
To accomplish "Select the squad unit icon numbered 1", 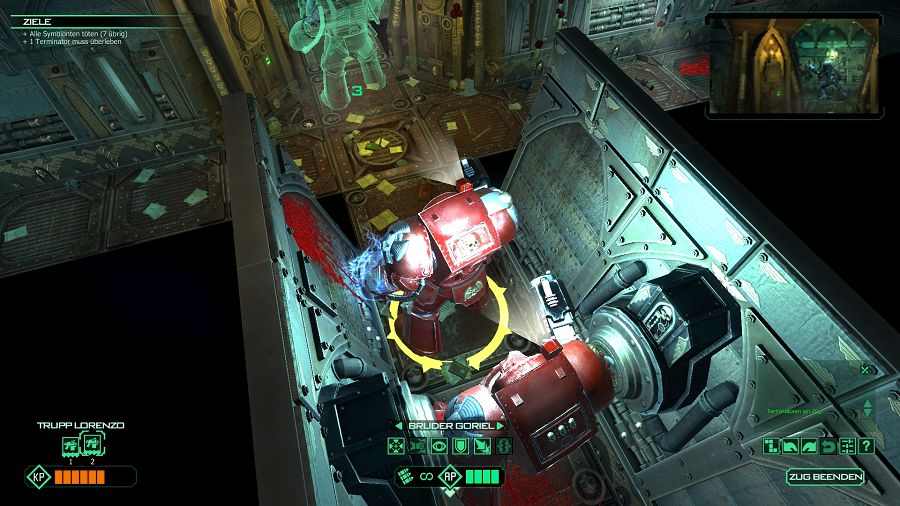I will click(71, 446).
